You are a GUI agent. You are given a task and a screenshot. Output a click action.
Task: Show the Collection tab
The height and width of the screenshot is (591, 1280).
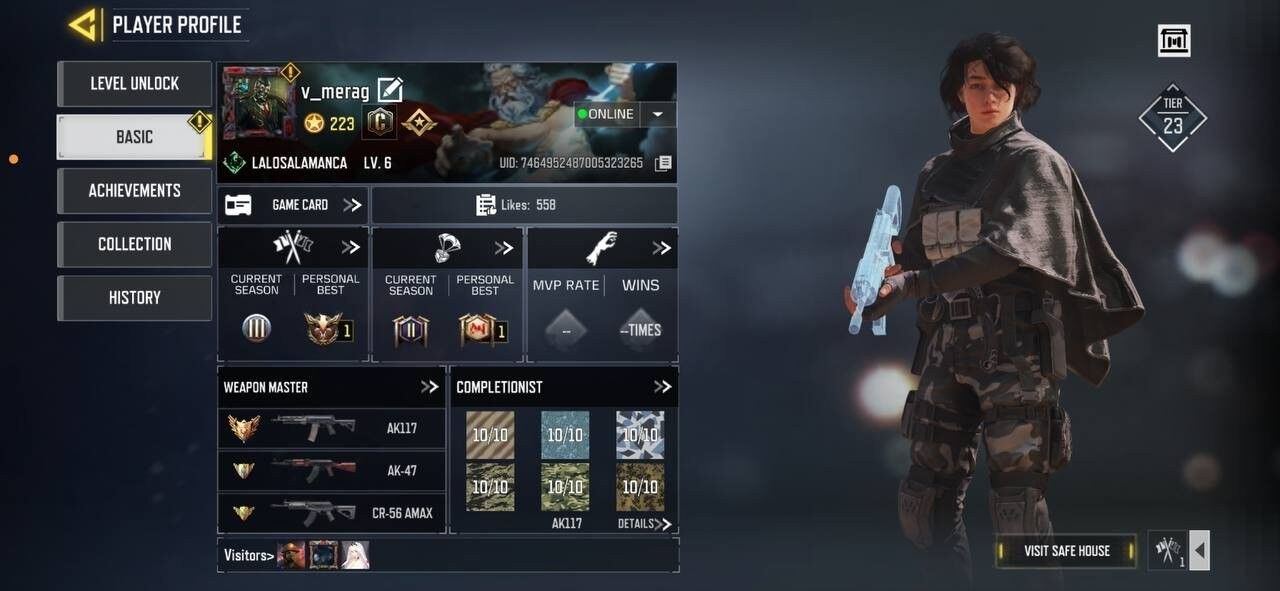pos(134,244)
